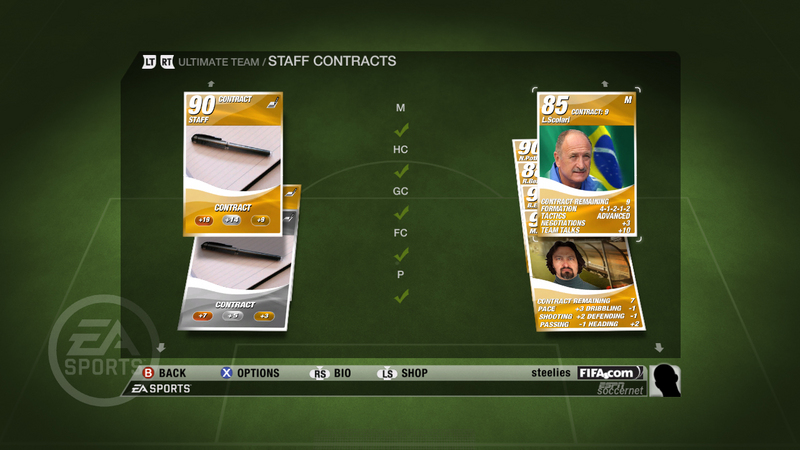The image size is (800, 450).
Task: Show the staff Bio
Action: click(335, 373)
